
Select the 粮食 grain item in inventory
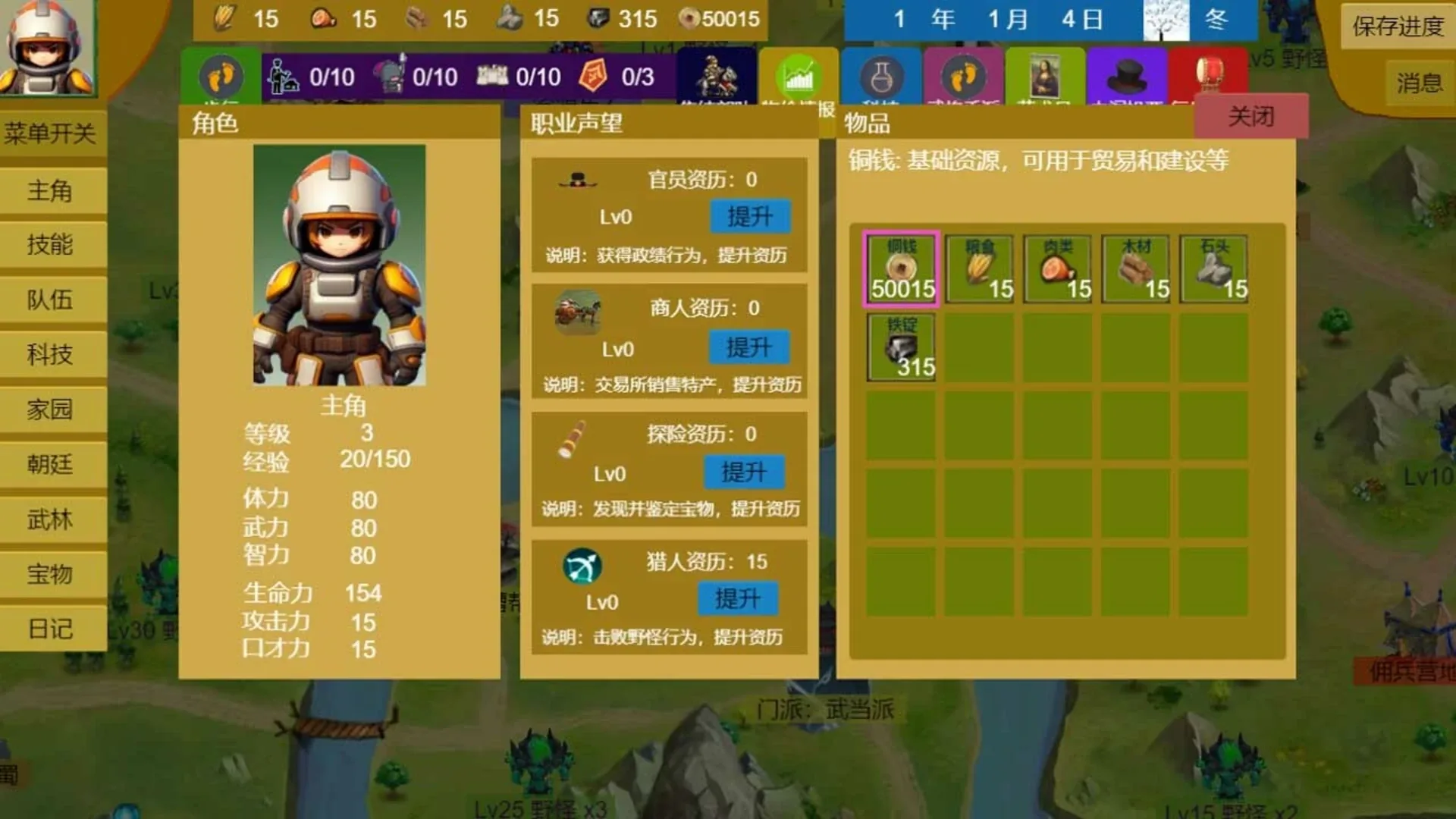click(x=978, y=267)
